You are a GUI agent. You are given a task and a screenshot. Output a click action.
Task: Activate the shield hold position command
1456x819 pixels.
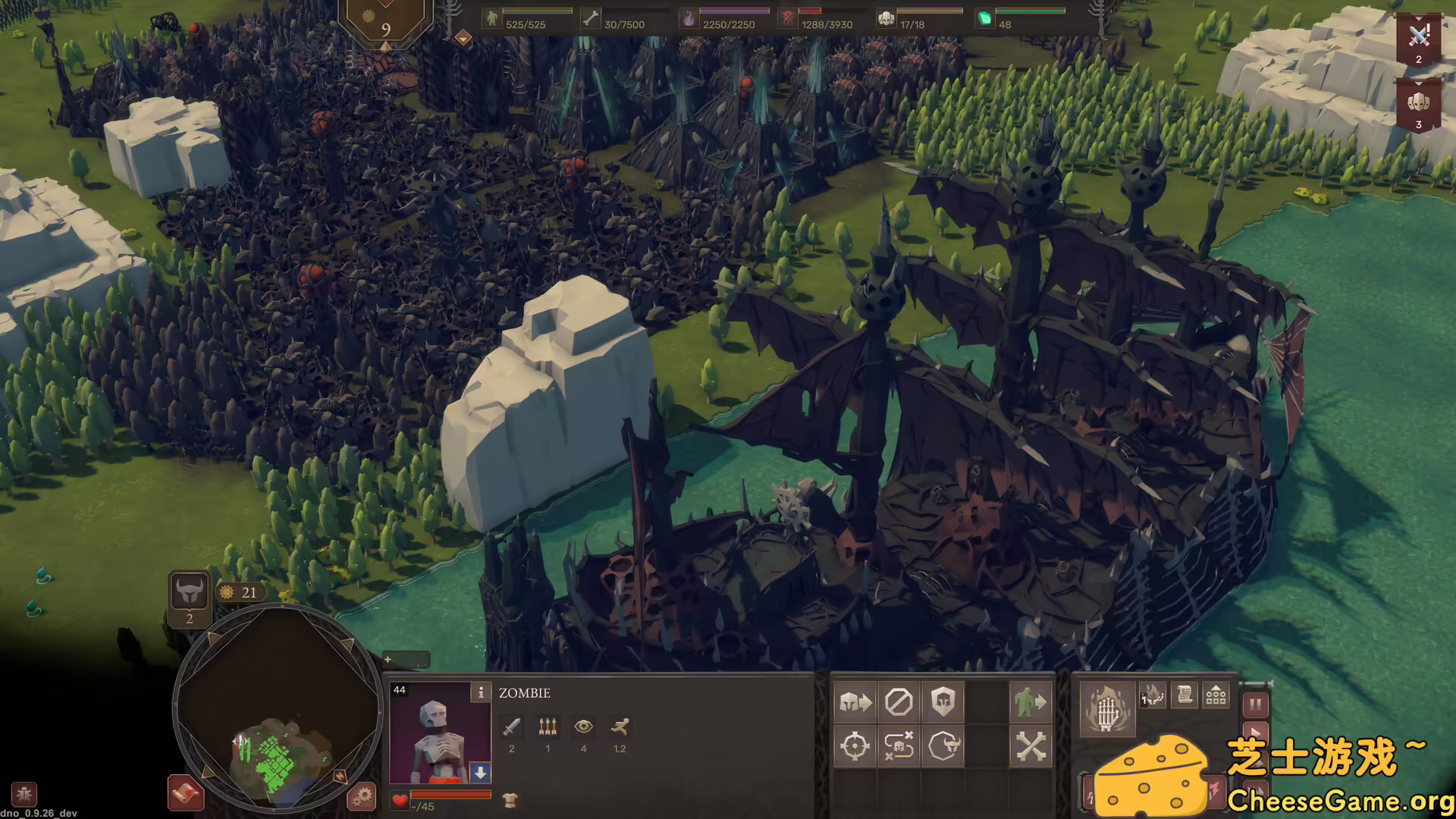(943, 702)
